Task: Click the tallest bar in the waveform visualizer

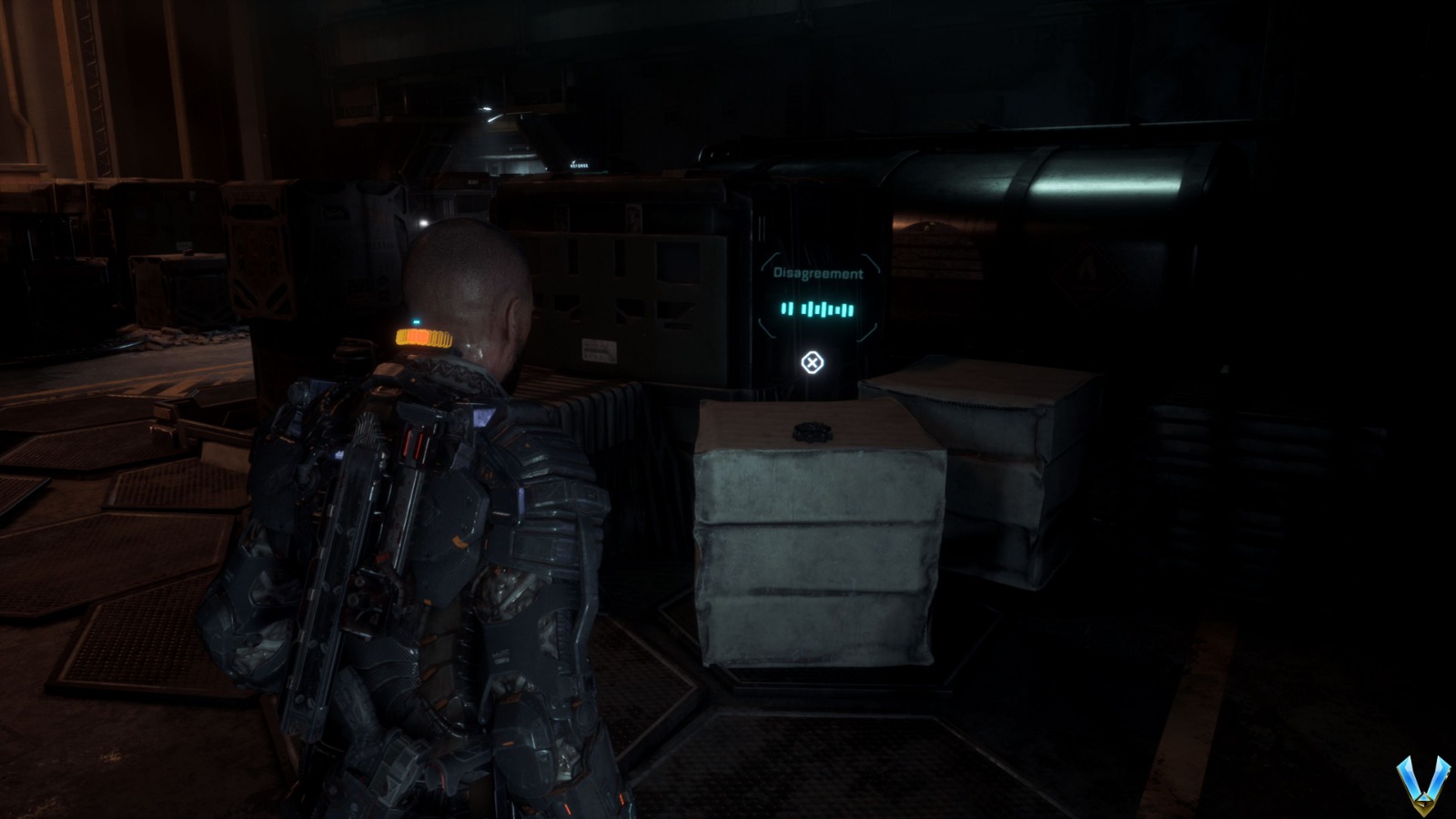Action: [x=811, y=309]
